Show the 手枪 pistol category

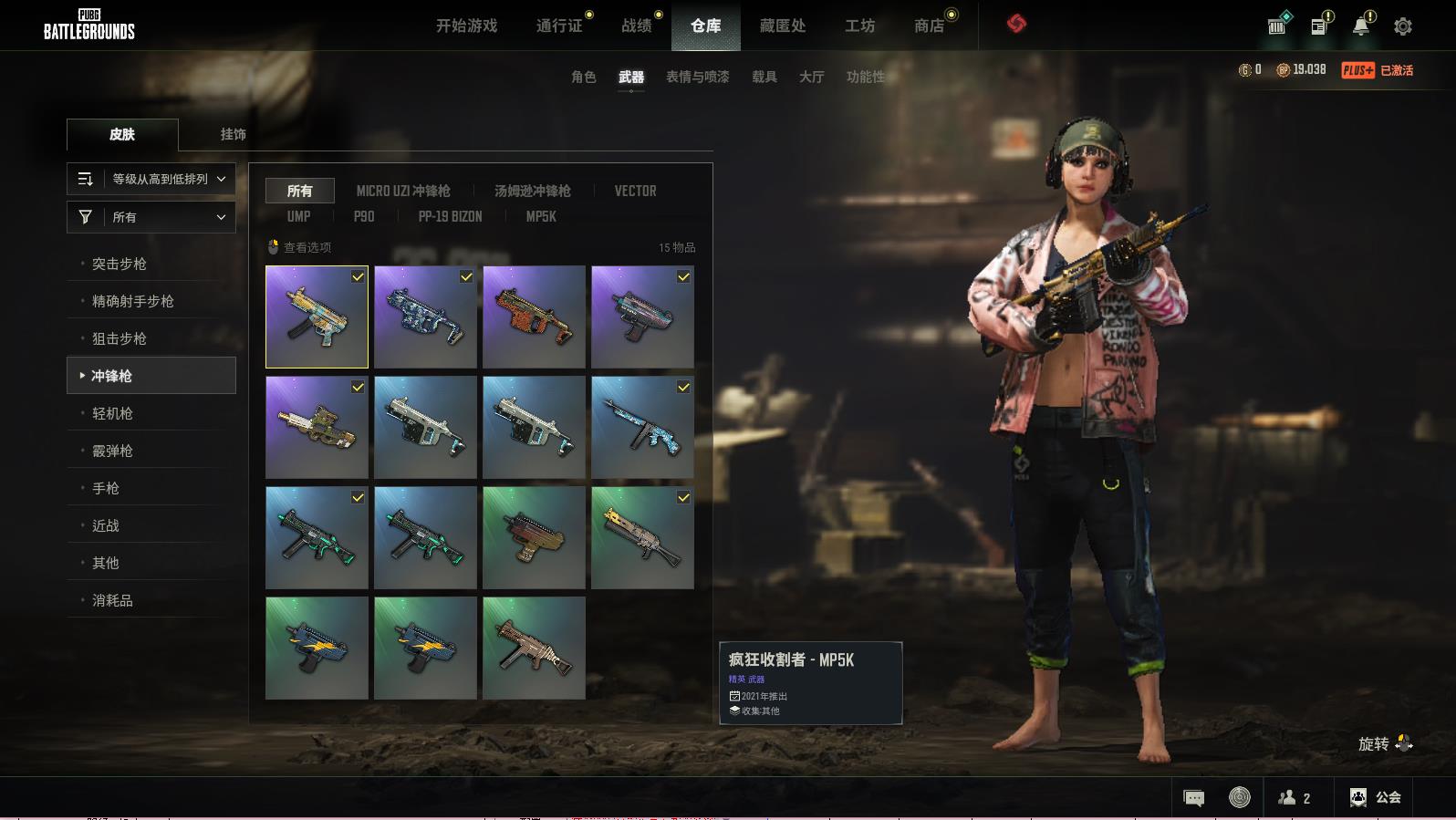pyautogui.click(x=106, y=488)
